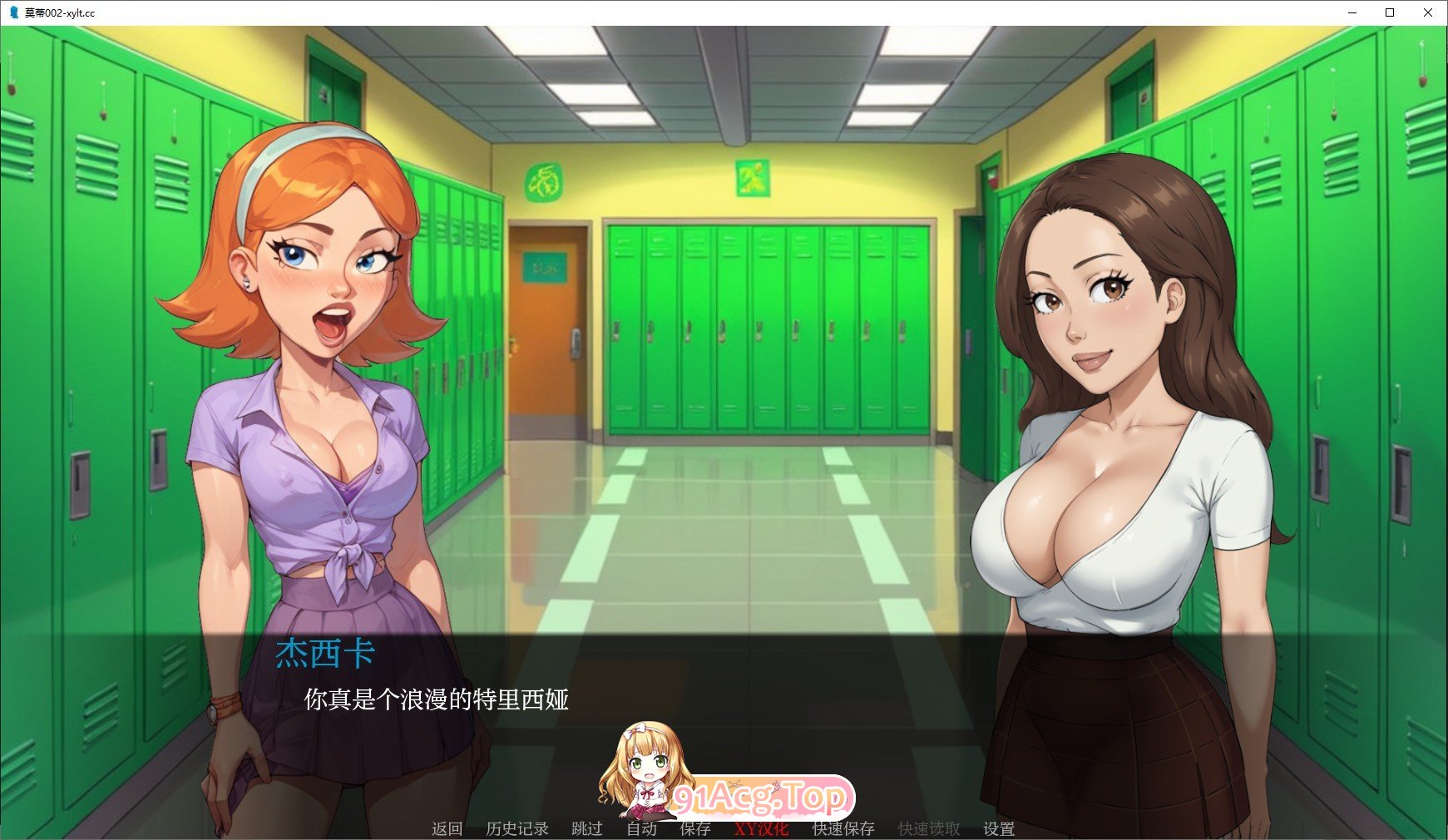Click the window title 莫蒂002-xylt.cc
This screenshot has height=840, width=1448.
coord(58,13)
